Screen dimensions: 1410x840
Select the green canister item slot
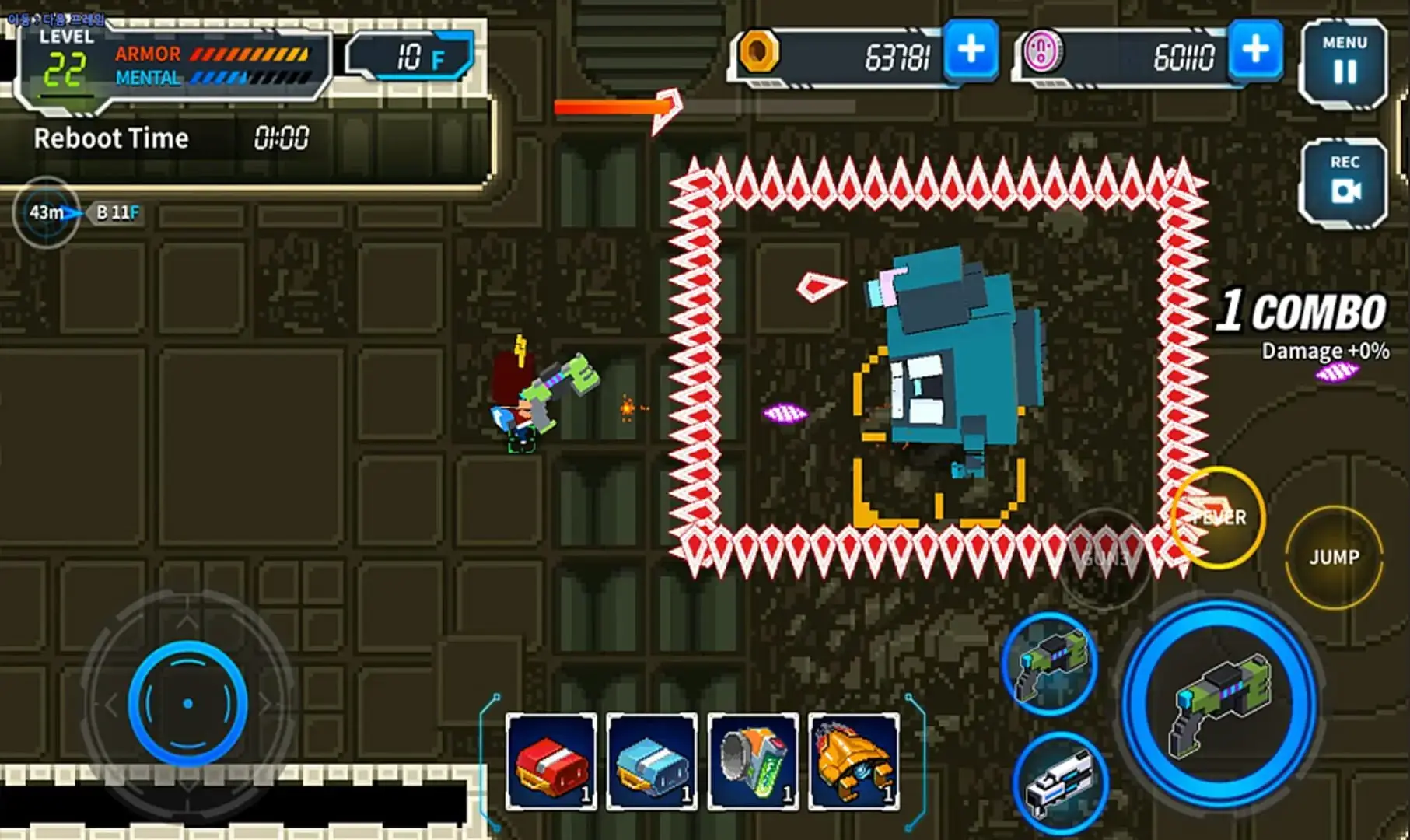click(x=753, y=761)
